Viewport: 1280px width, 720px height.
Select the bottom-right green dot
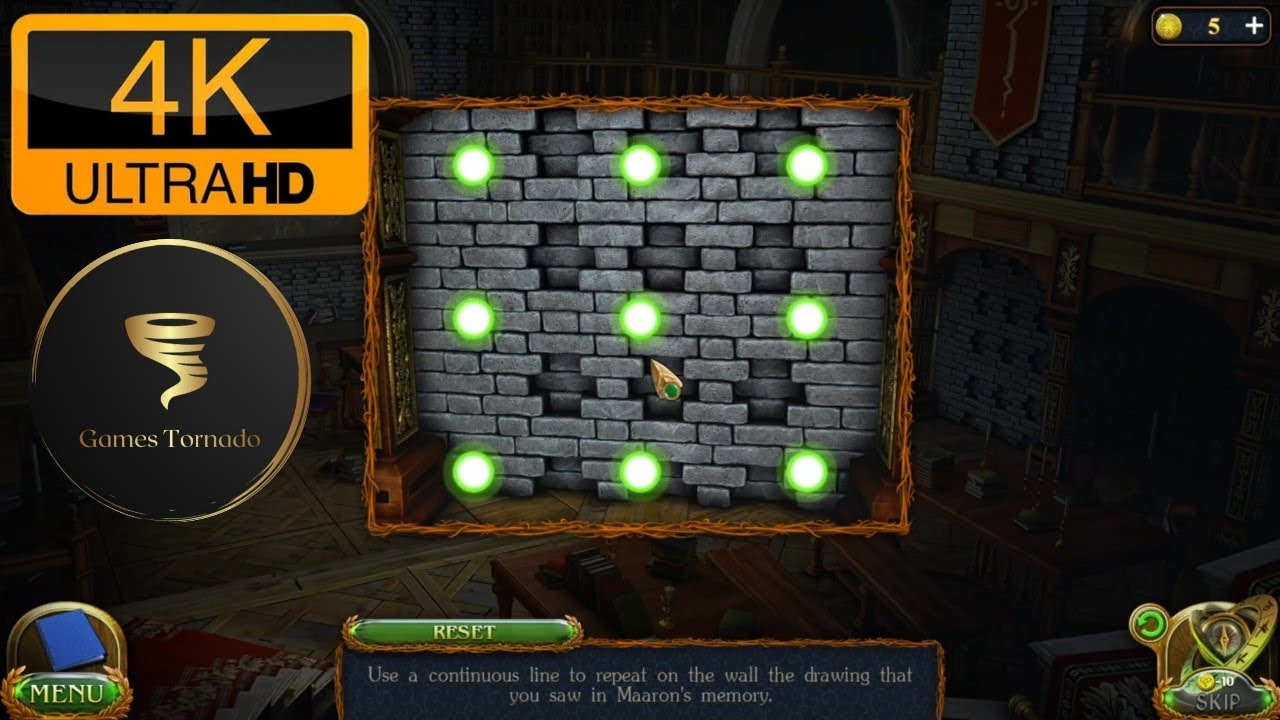tap(806, 470)
